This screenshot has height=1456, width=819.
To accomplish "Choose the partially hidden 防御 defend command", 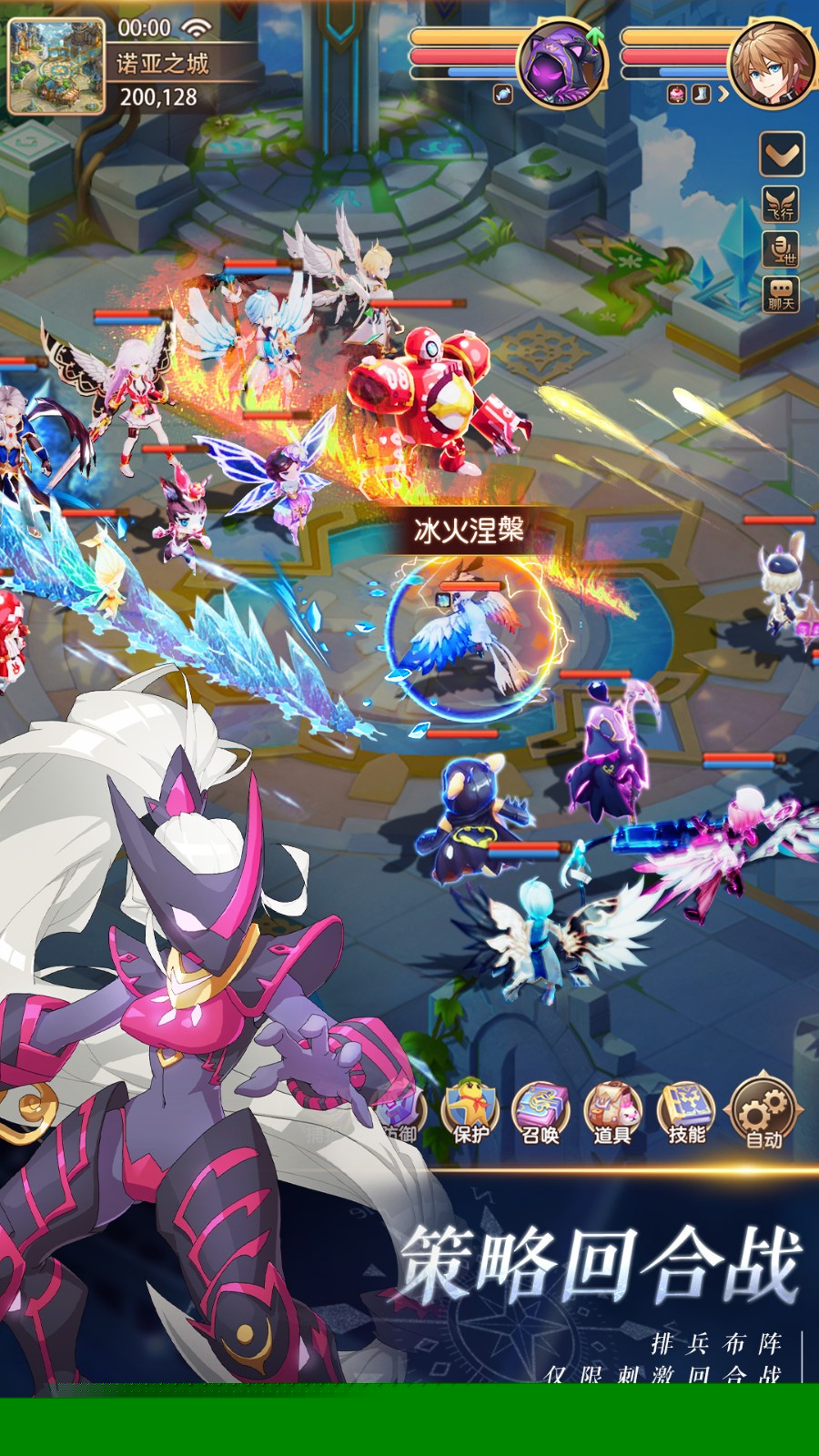I will click(x=401, y=1117).
